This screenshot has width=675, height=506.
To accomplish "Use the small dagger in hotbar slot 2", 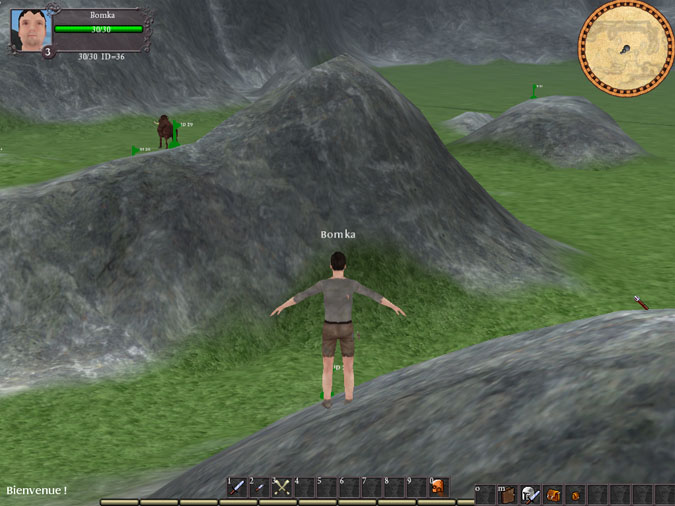I will pos(260,488).
